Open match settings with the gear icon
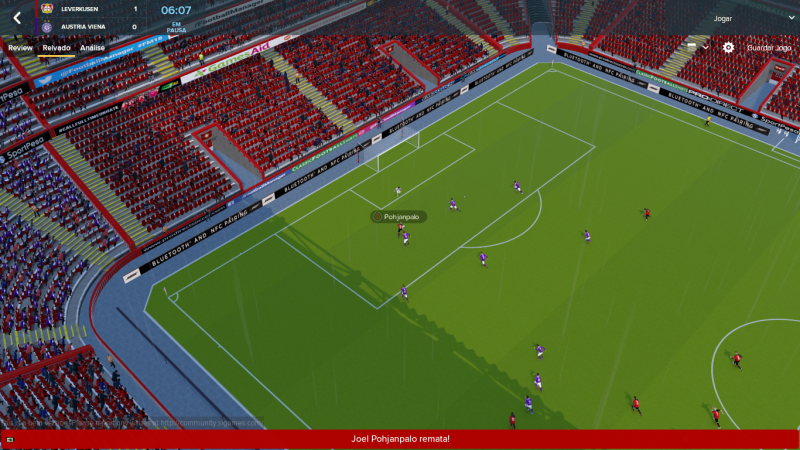The image size is (800, 450). 728,47
